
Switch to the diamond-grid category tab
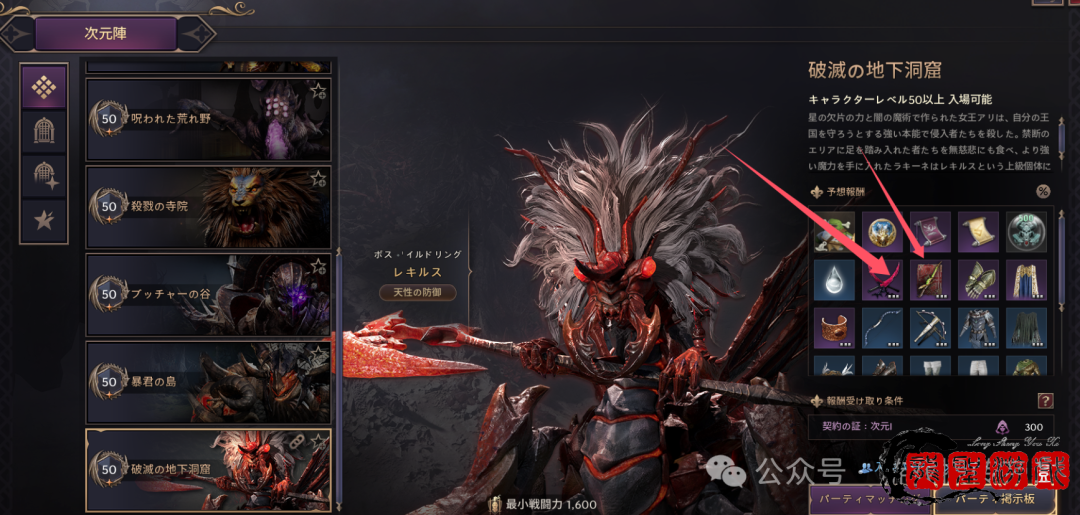(44, 88)
